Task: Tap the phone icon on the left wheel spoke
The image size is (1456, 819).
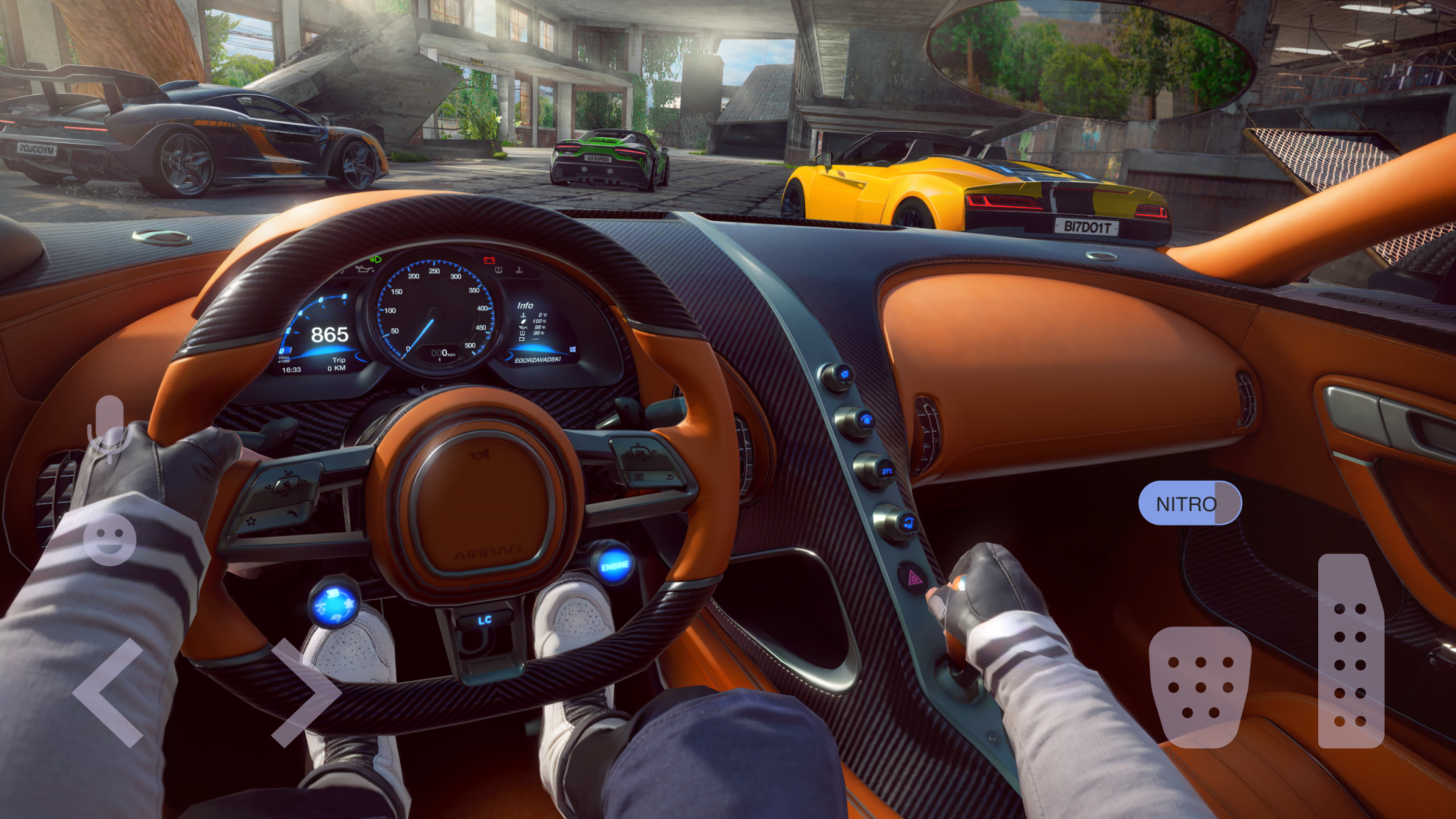Action: [x=291, y=514]
